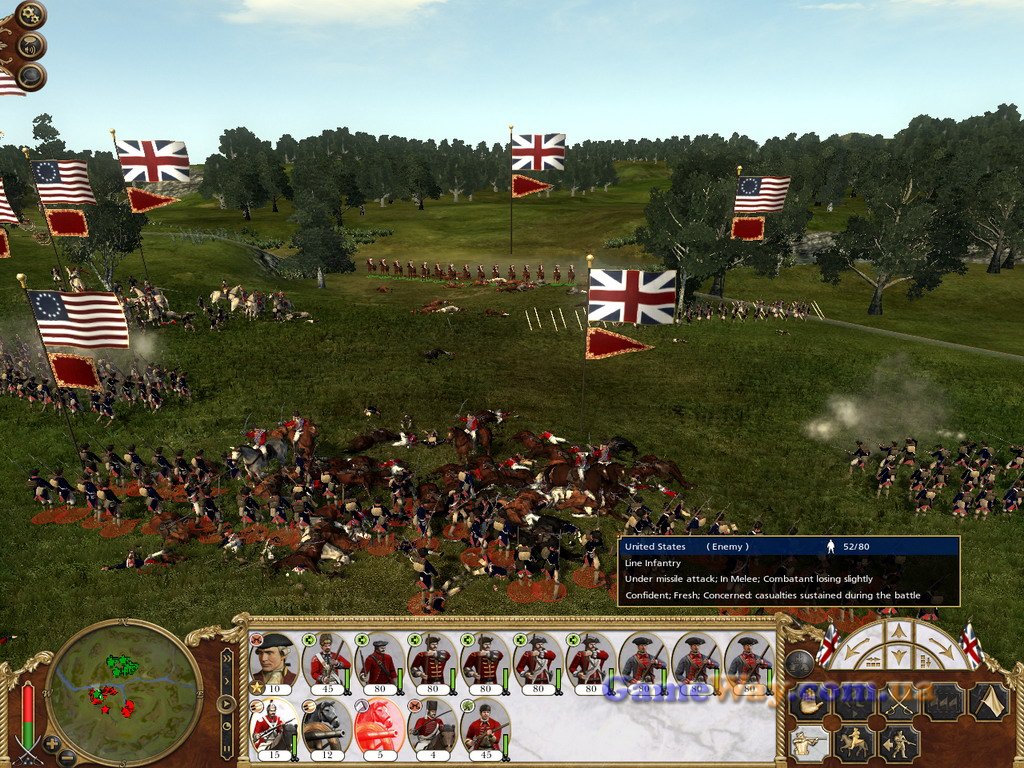Click the battlefield minimap
The height and width of the screenshot is (768, 1024).
[x=123, y=691]
